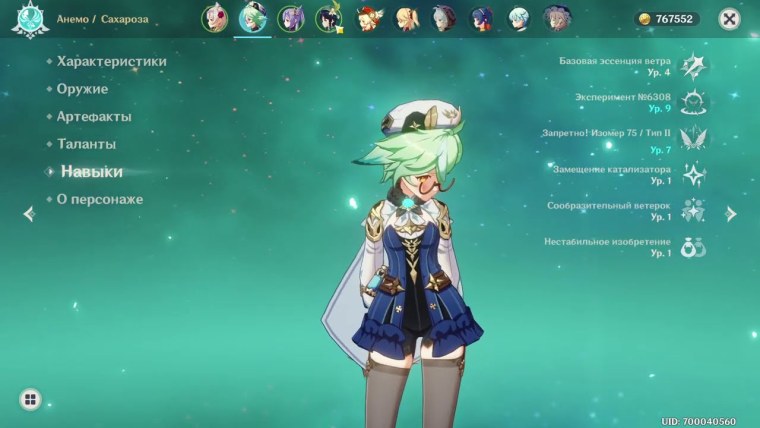
Task: Switch to the next character with right arrow
Action: [x=731, y=213]
